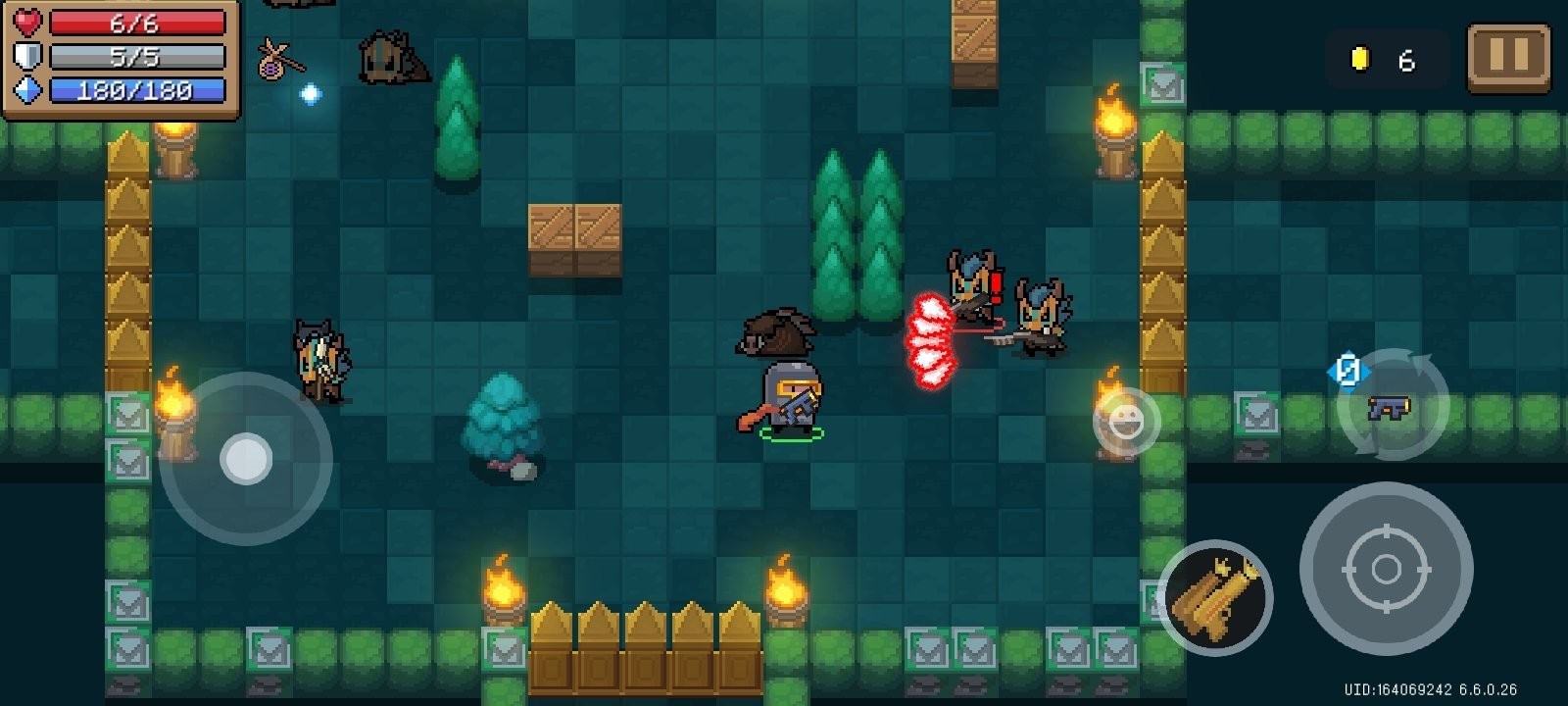
Task: Tap the blue gem icon beside the energy bar
Action: coord(28,91)
